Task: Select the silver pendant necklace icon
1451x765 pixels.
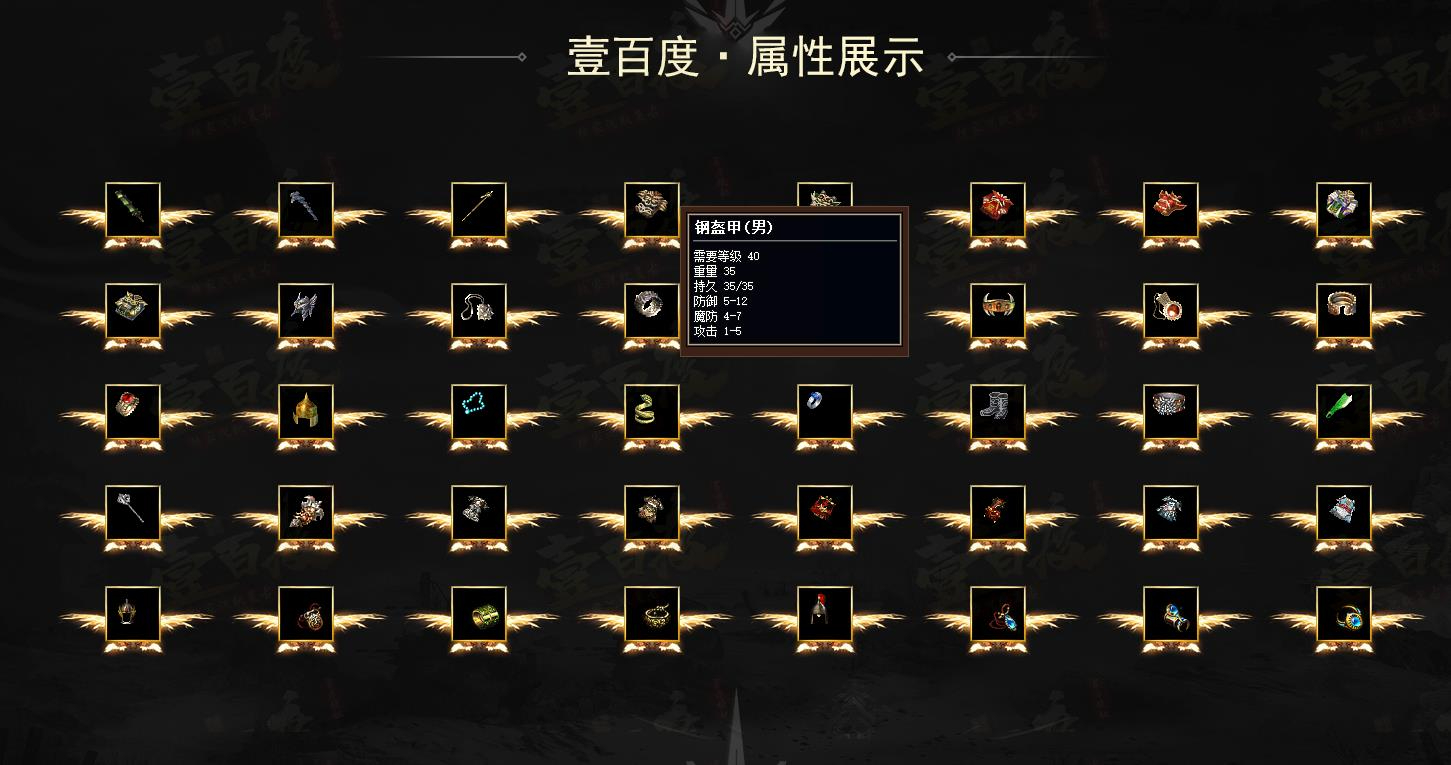Action: [x=478, y=312]
